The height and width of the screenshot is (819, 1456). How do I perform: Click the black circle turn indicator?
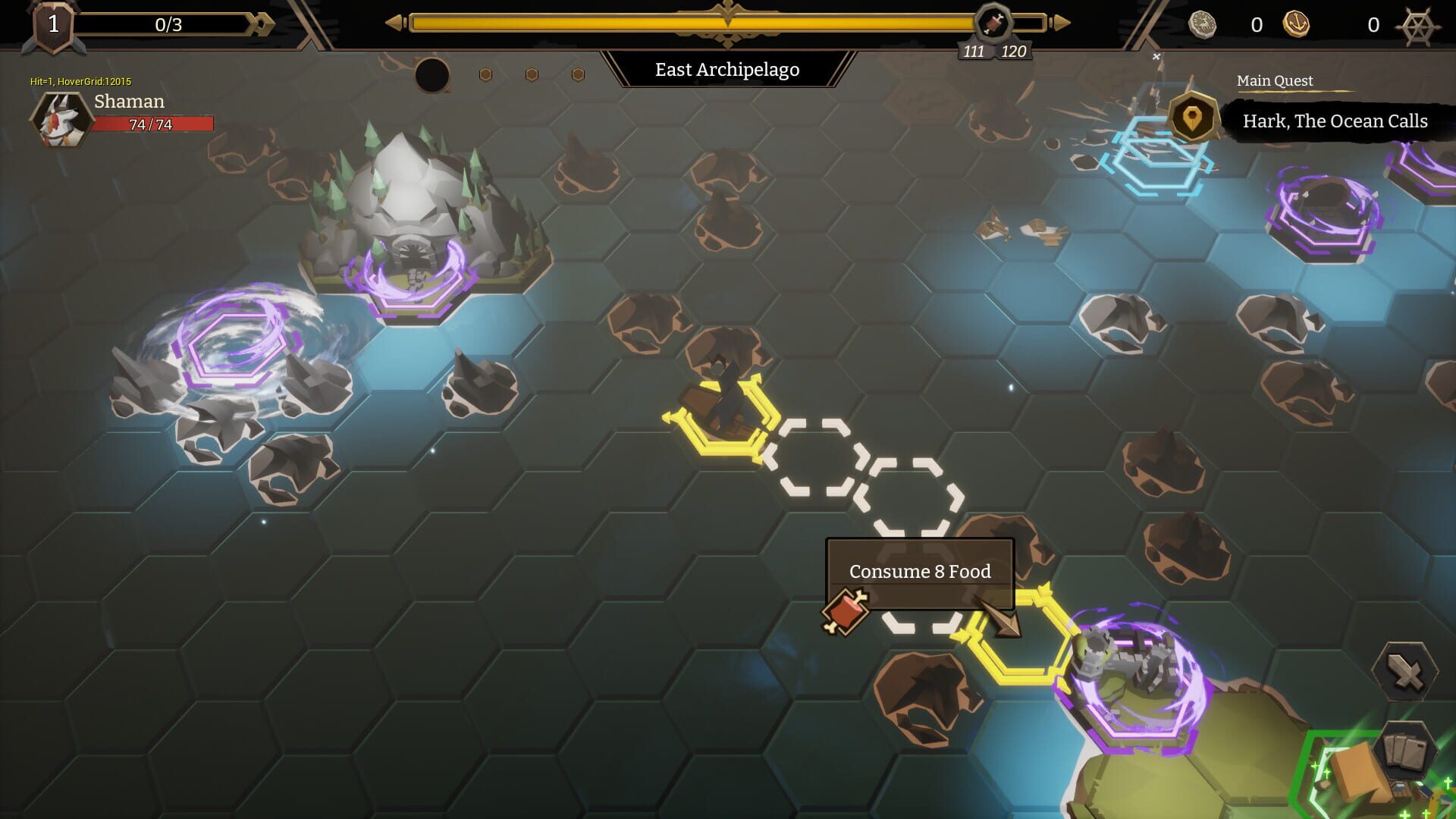[x=432, y=75]
